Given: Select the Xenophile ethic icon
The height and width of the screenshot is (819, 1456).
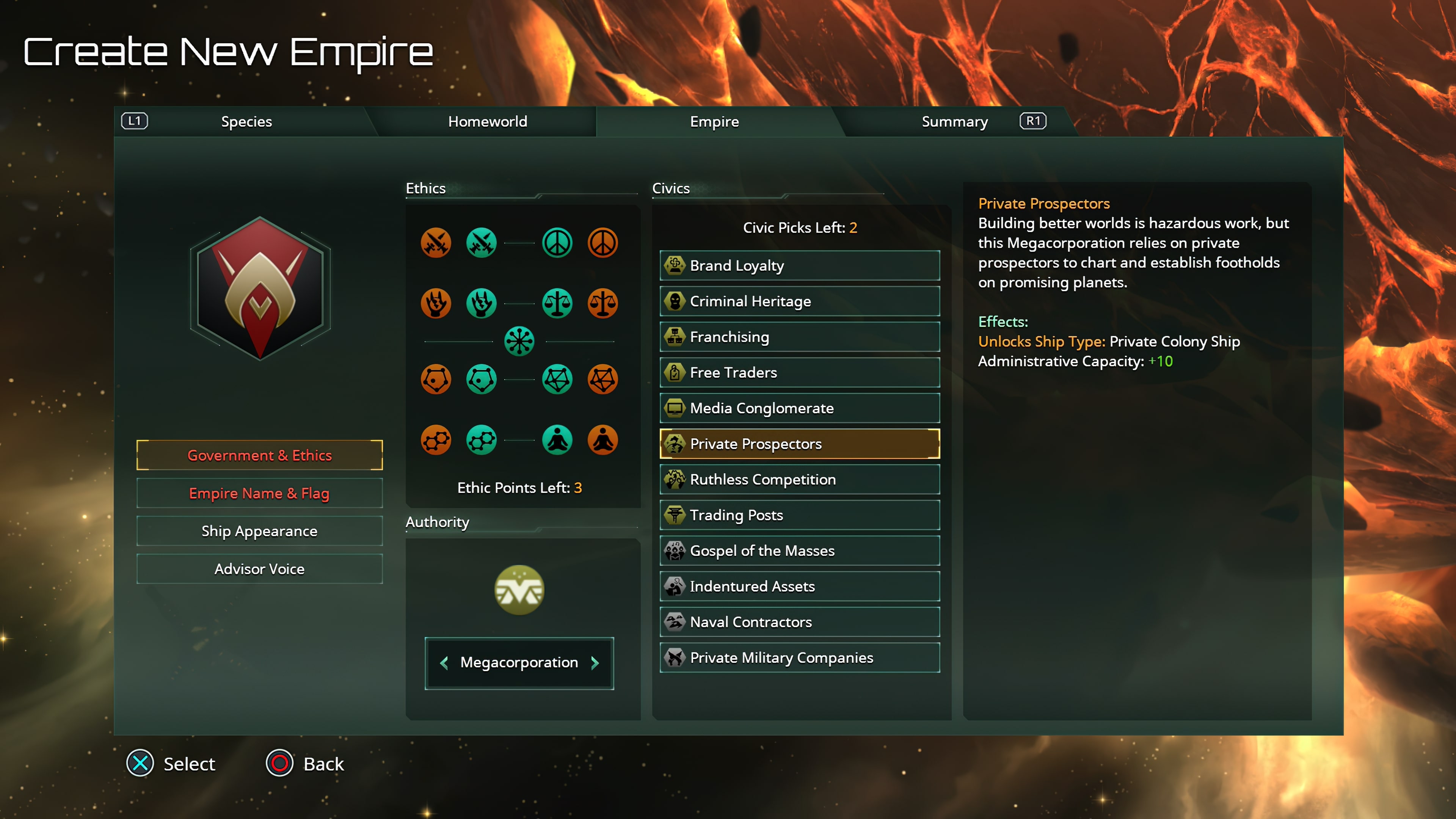Looking at the screenshot, I should [557, 379].
